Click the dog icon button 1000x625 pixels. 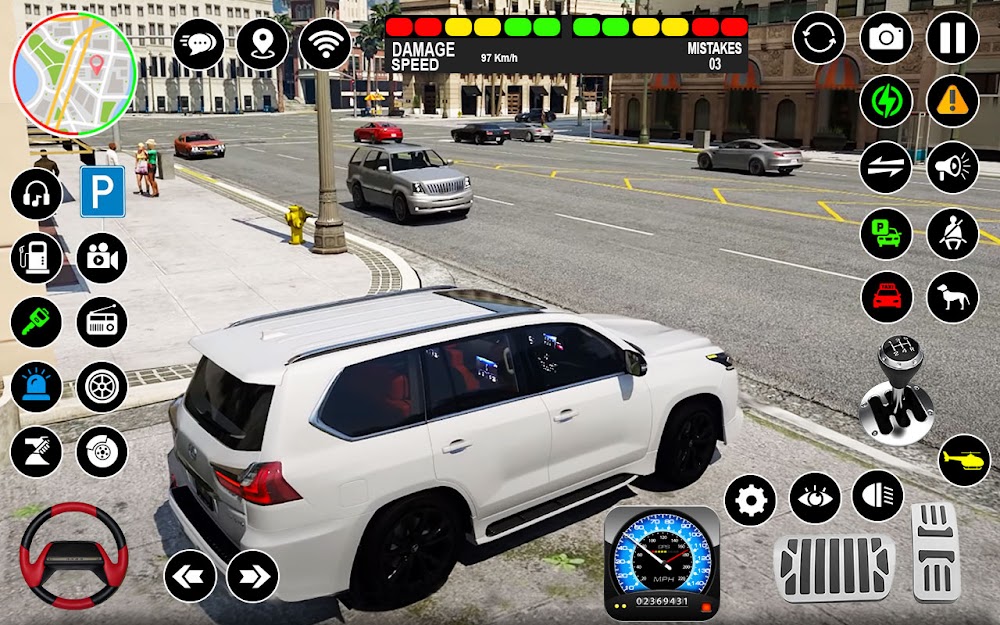pyautogui.click(x=952, y=297)
